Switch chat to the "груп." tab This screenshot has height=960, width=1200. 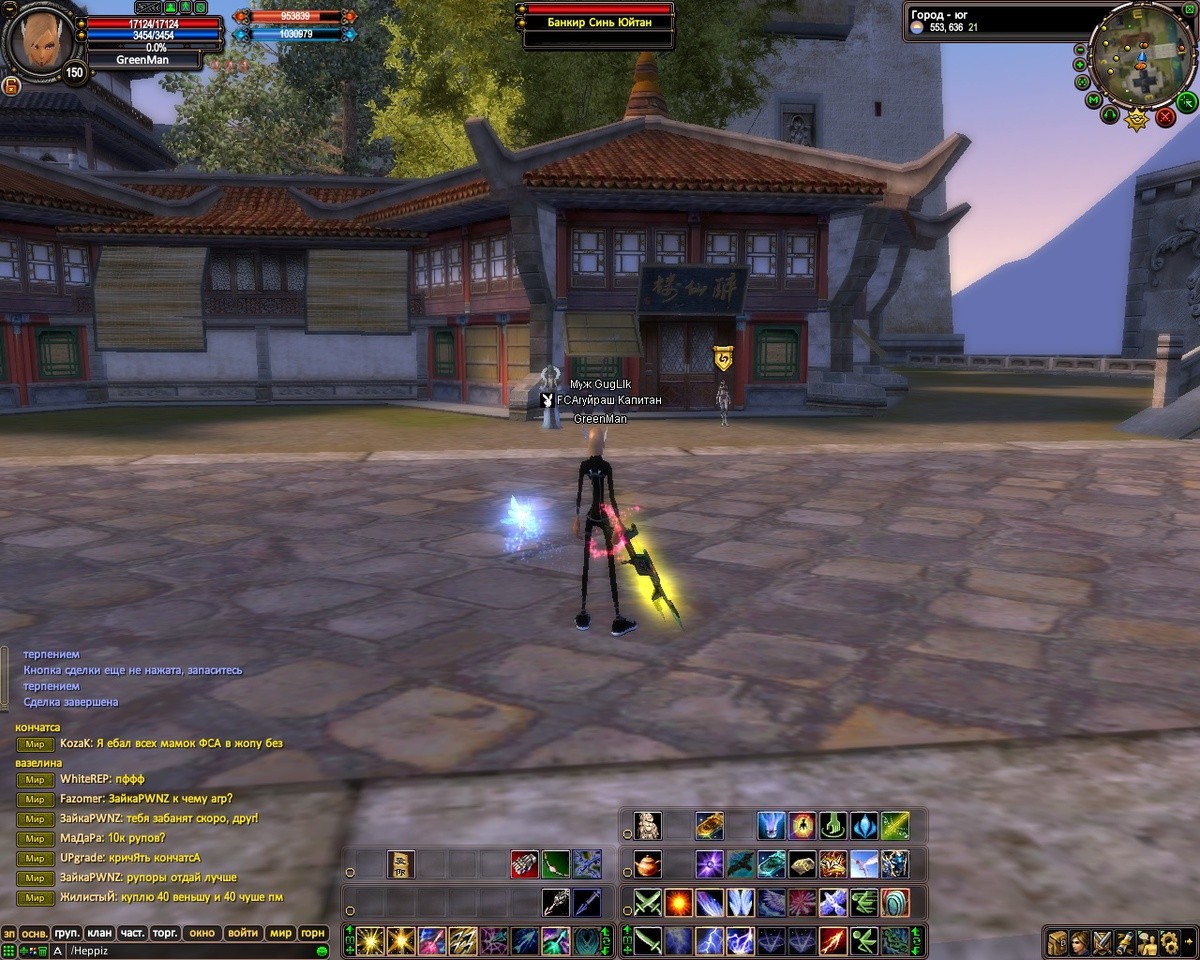click(67, 933)
